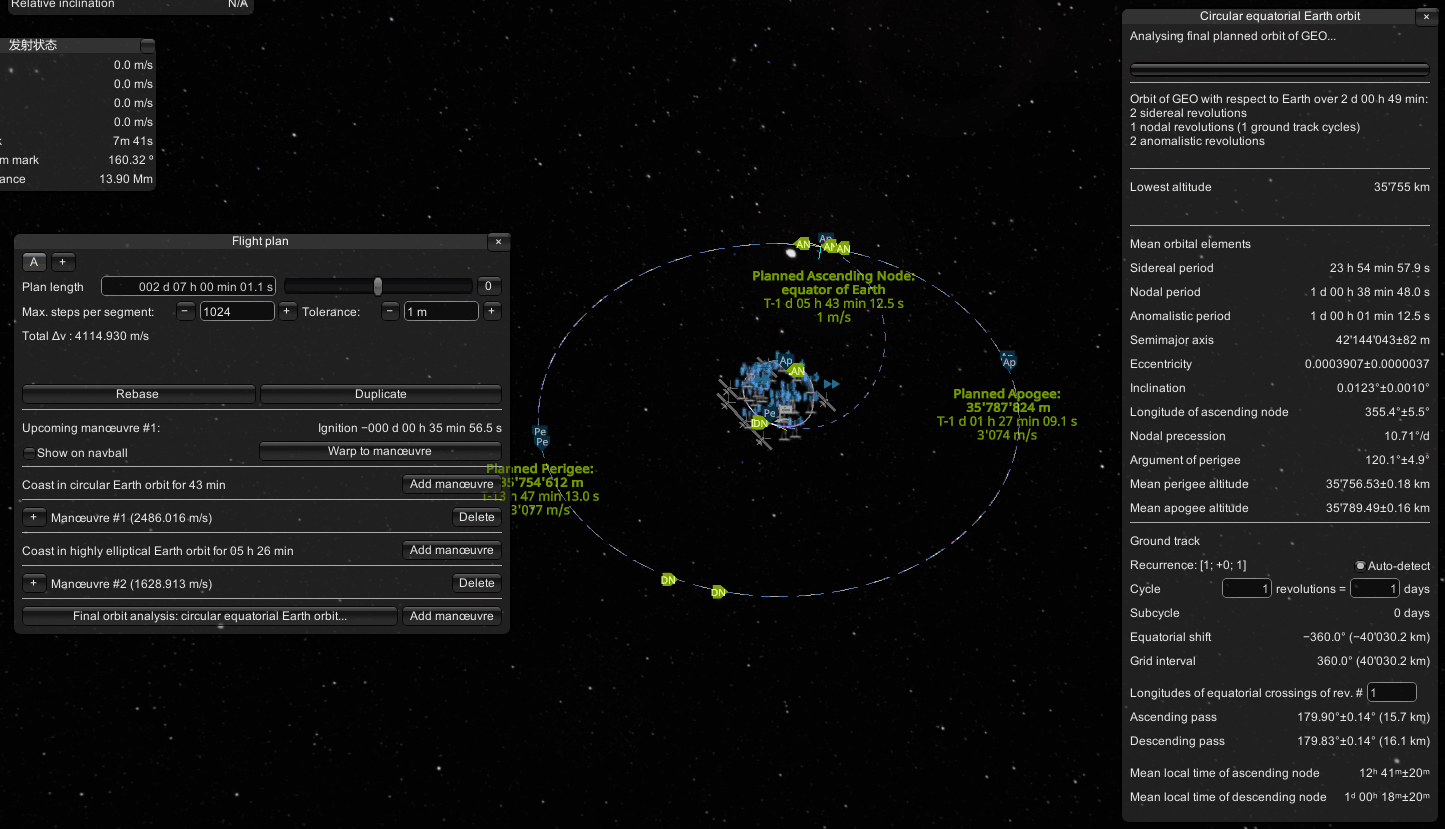Increase the Tolerance value
This screenshot has height=829, width=1445.
(492, 312)
